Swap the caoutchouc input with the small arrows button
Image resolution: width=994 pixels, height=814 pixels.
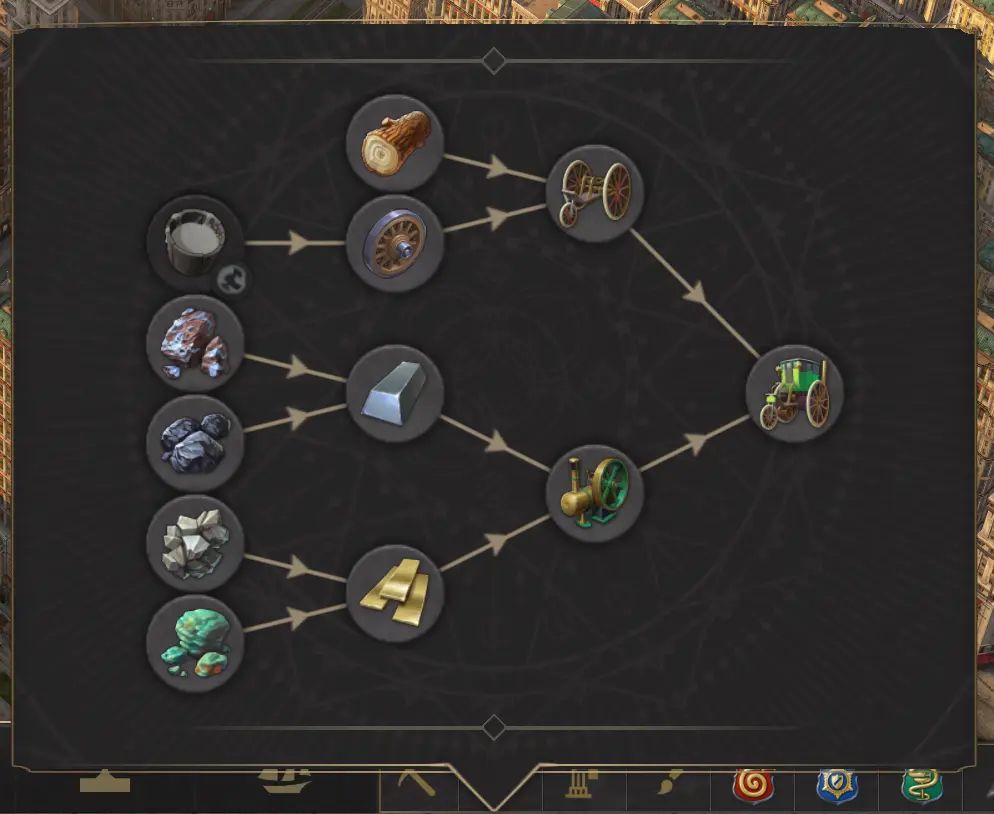(233, 279)
